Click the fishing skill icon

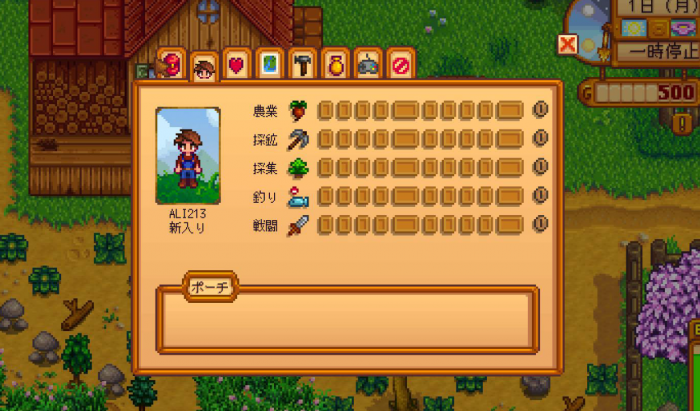point(299,196)
